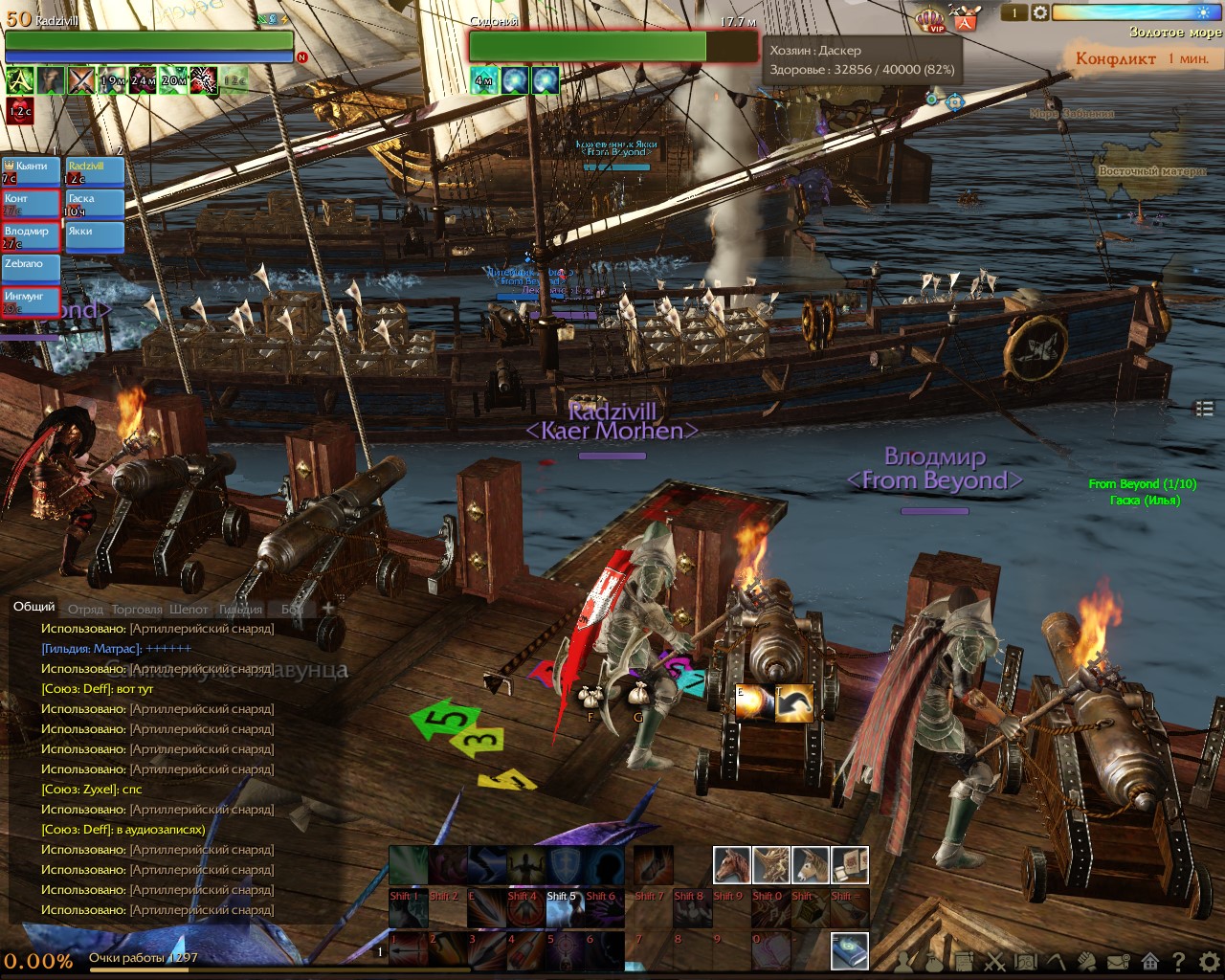Open system settings gear in bottom menu
This screenshot has width=1225, height=980.
1210,961
